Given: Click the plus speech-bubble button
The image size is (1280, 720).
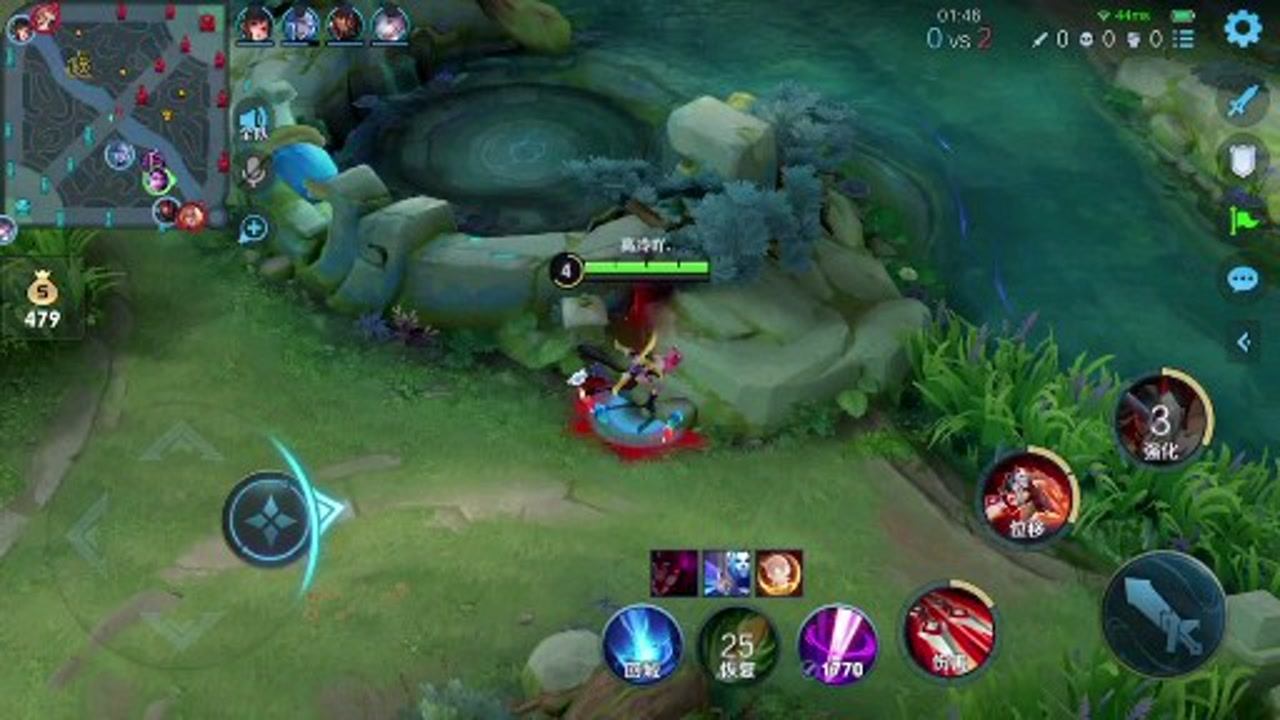Looking at the screenshot, I should click(253, 229).
